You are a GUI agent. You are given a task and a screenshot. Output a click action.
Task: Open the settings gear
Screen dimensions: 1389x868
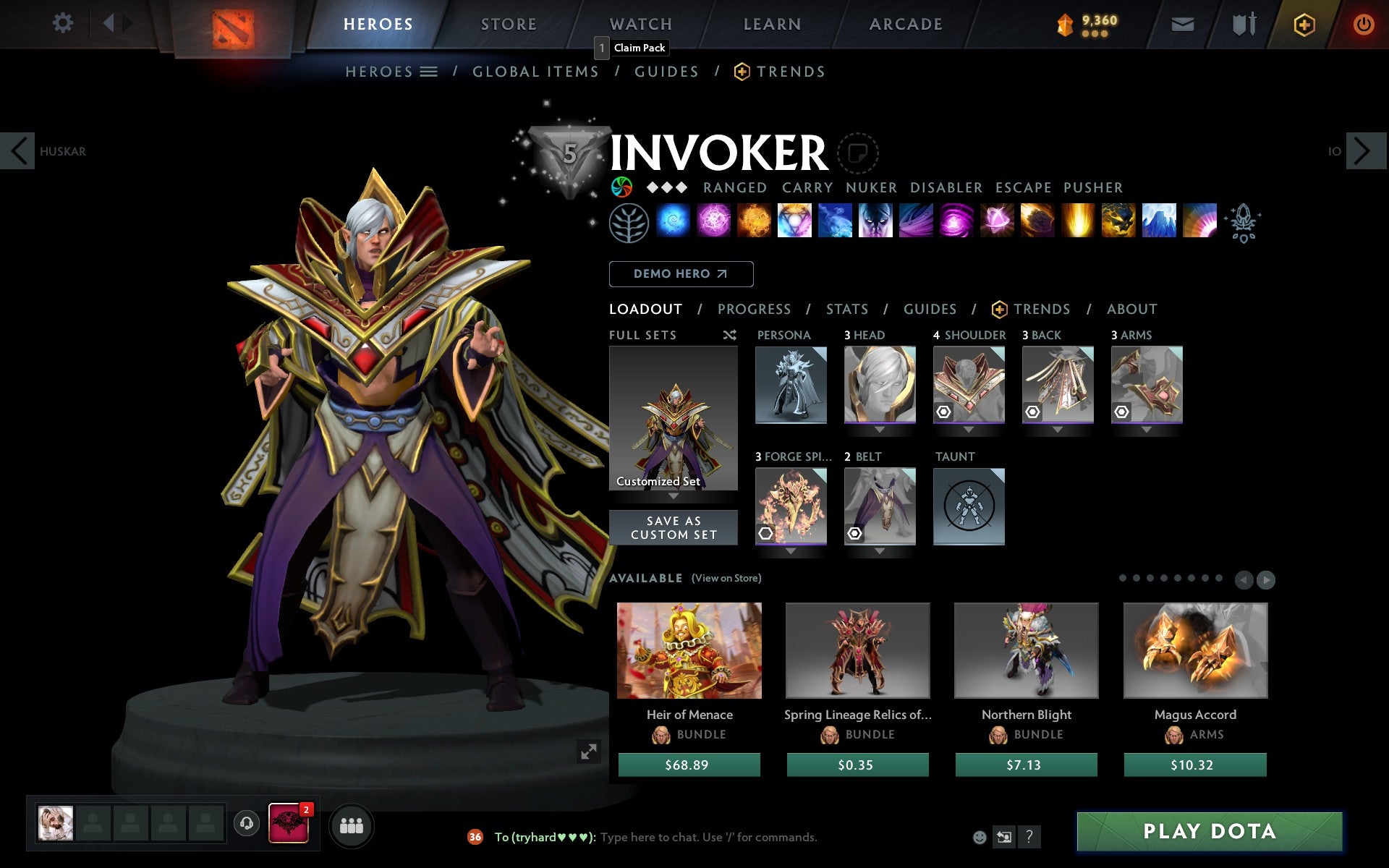pos(64,23)
